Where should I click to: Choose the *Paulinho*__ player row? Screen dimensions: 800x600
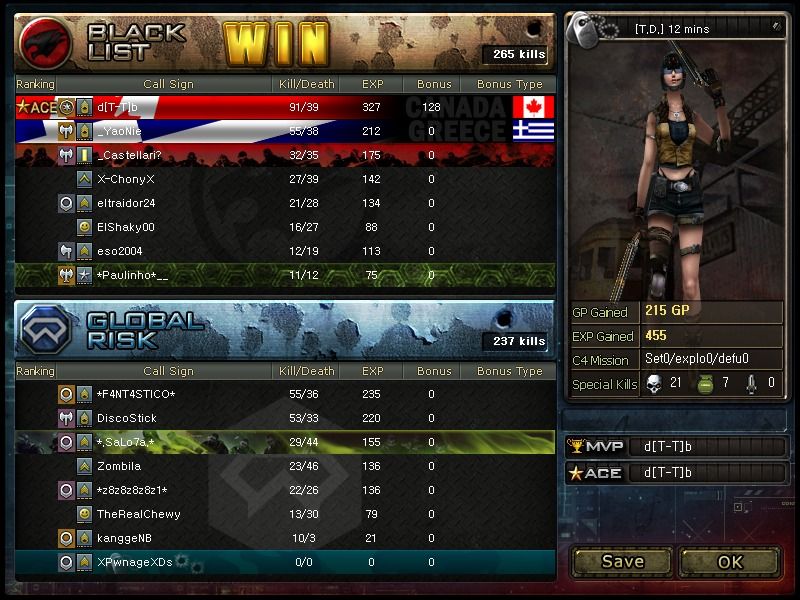pos(132,275)
